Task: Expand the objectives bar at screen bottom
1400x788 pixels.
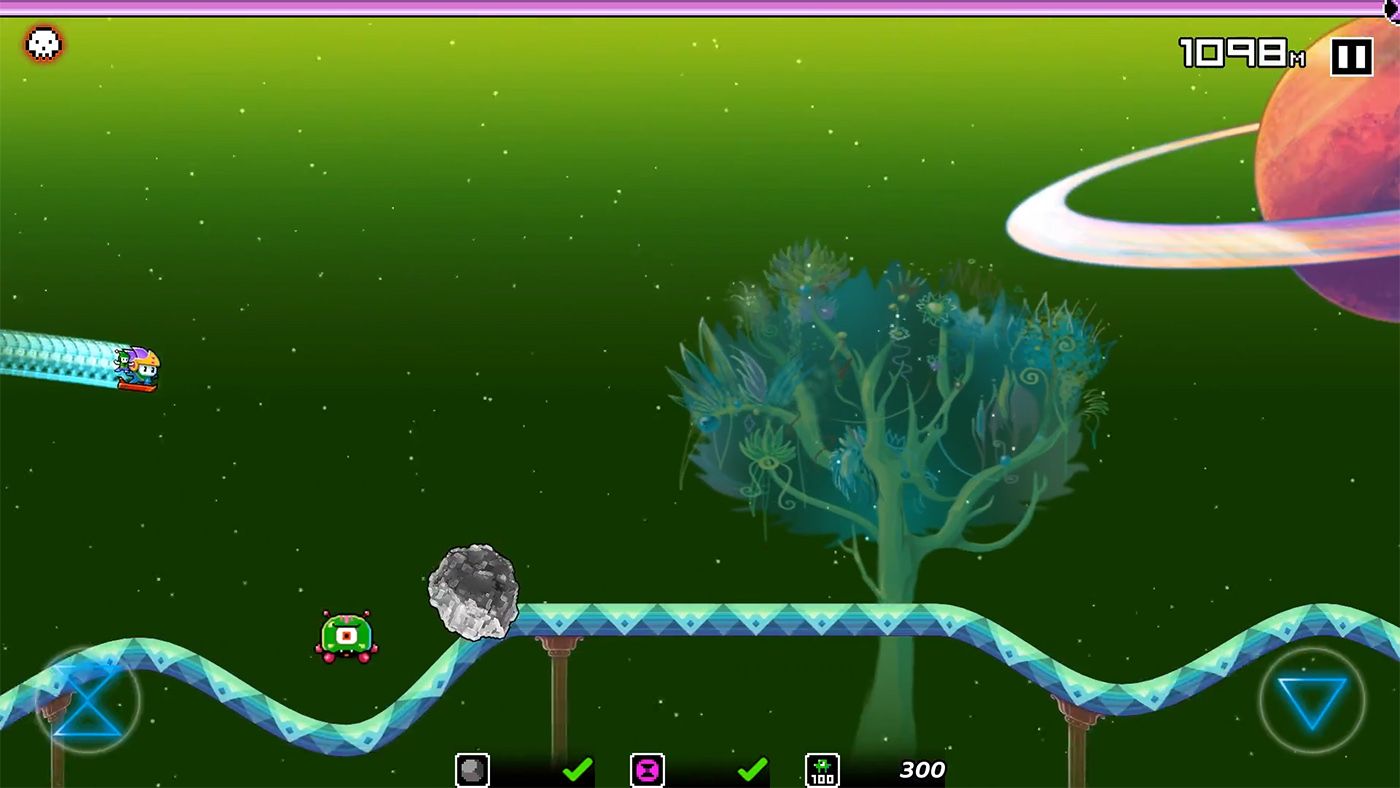Action: coord(700,770)
